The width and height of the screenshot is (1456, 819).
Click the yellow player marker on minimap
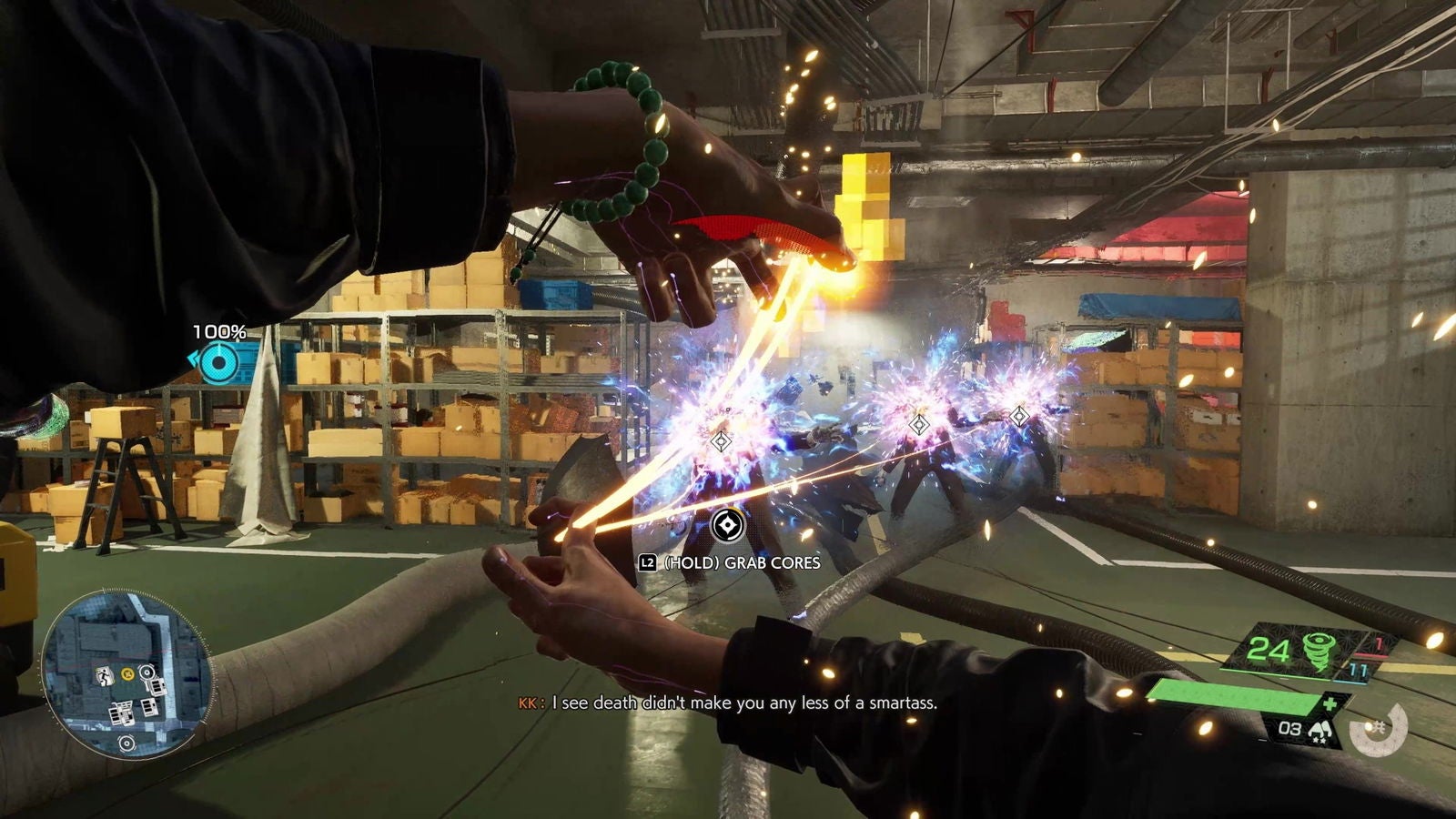coord(127,674)
